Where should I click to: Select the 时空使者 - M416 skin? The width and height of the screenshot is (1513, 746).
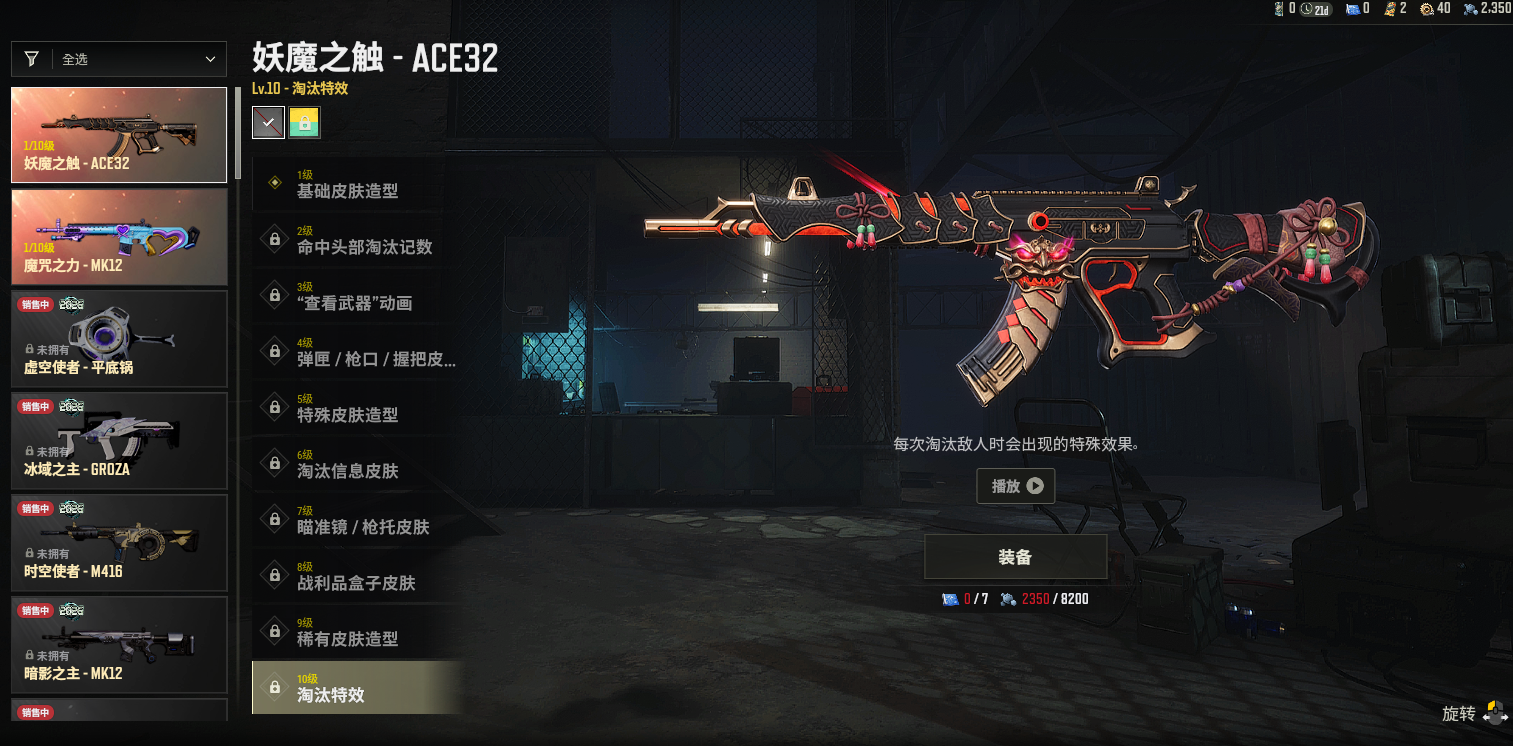click(x=119, y=543)
